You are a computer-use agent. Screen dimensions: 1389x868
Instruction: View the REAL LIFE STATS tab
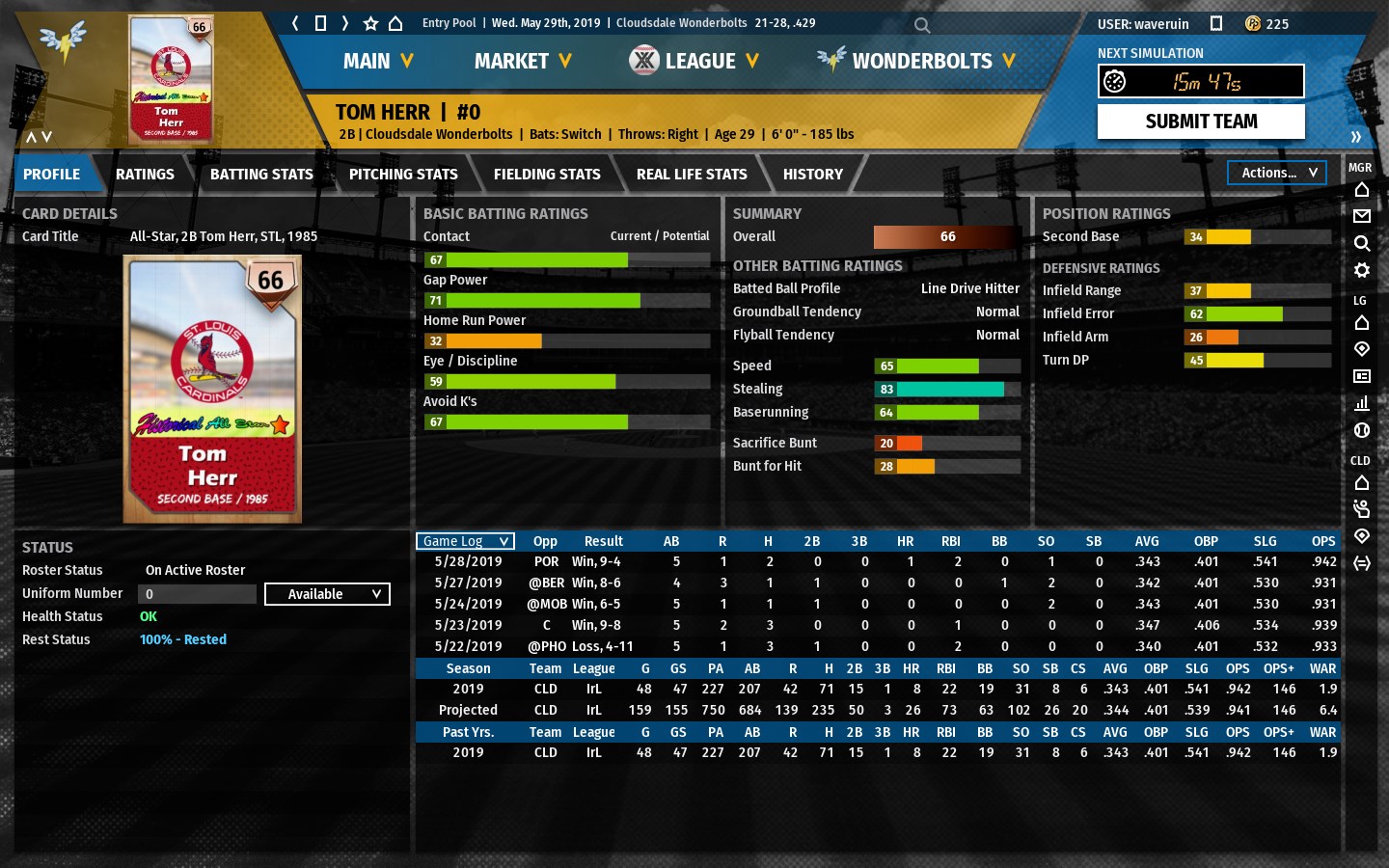[692, 174]
